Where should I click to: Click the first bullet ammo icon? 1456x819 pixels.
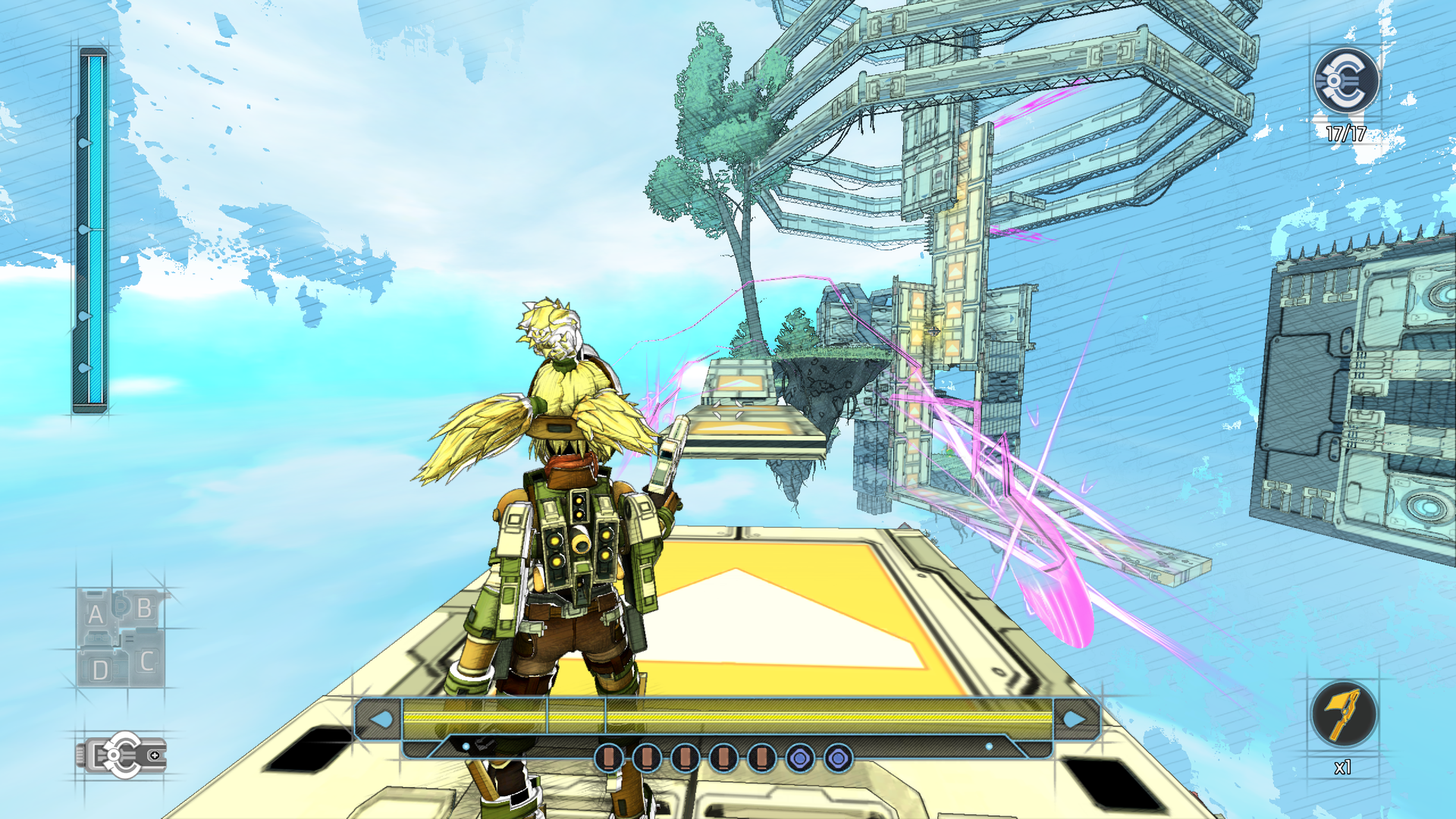tap(610, 756)
